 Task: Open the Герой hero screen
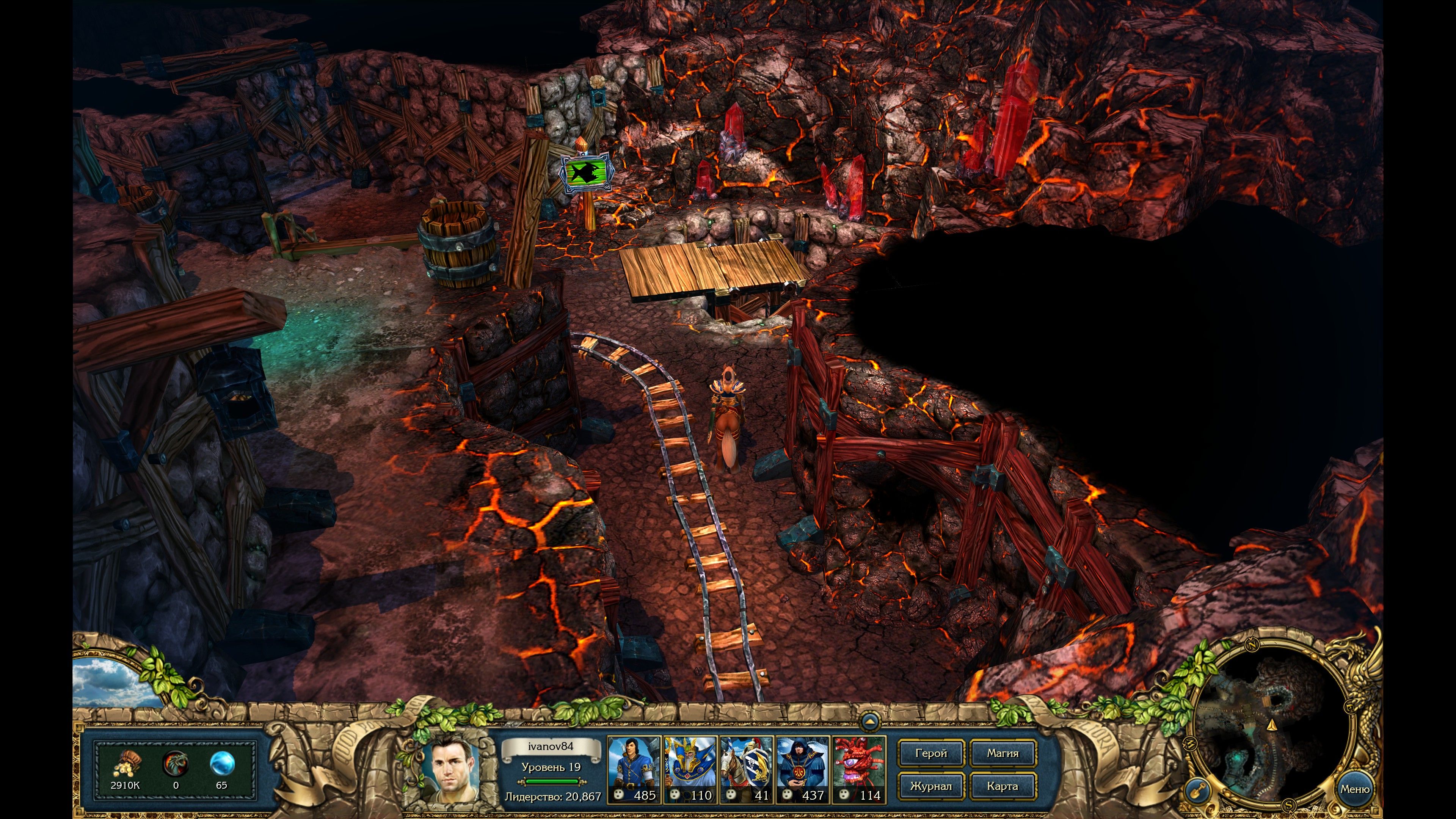(x=930, y=753)
